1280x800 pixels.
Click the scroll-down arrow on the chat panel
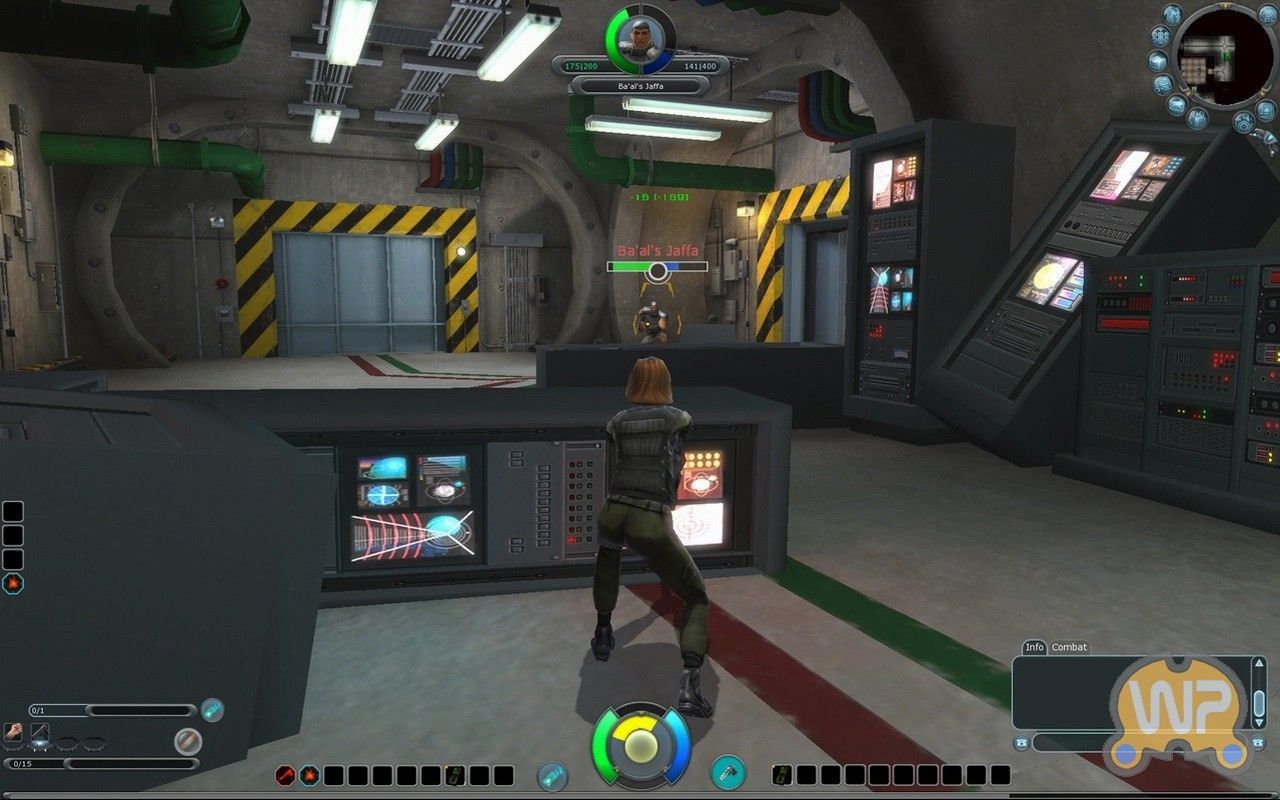[1259, 721]
